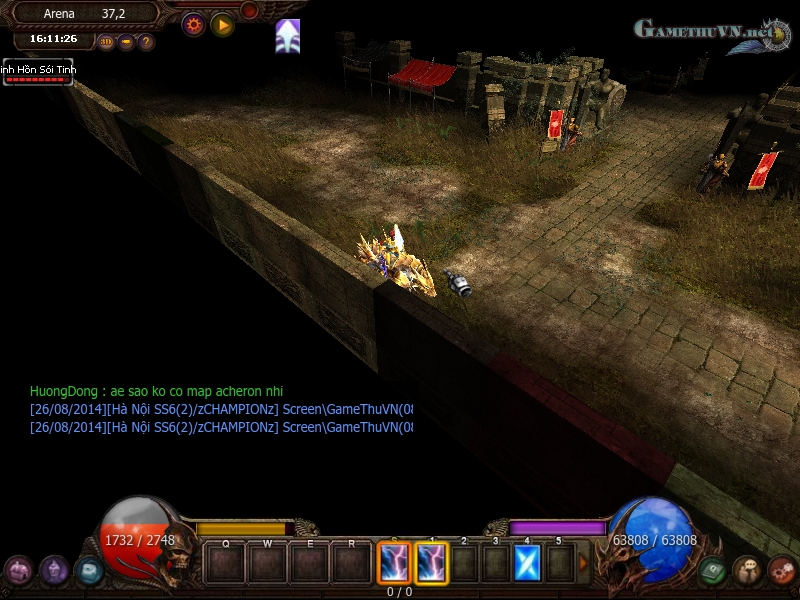This screenshot has height=600, width=800.
Task: Click the red round button on top bar
Action: click(250, 10)
